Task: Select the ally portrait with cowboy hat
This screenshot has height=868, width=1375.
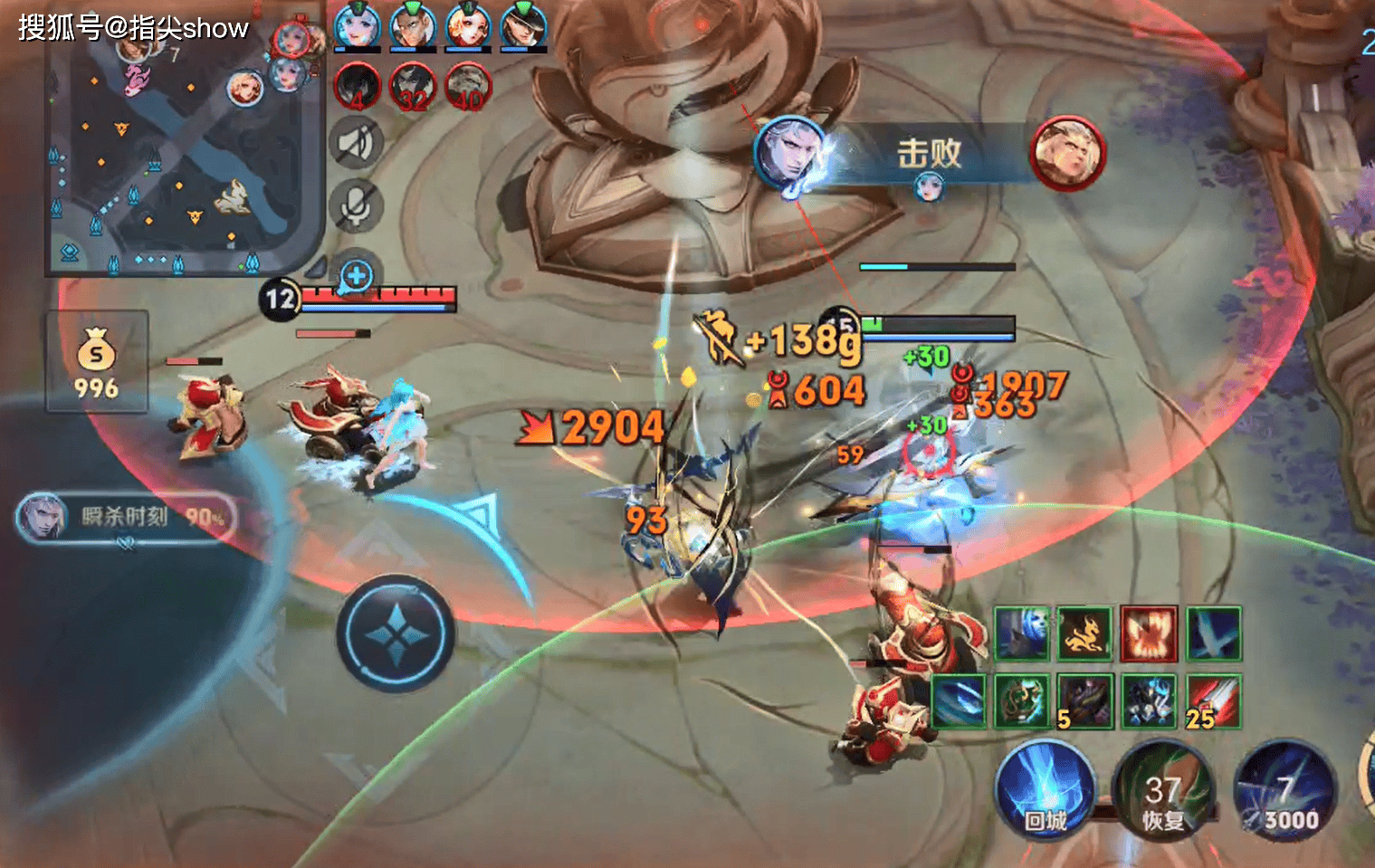Action: (x=523, y=25)
